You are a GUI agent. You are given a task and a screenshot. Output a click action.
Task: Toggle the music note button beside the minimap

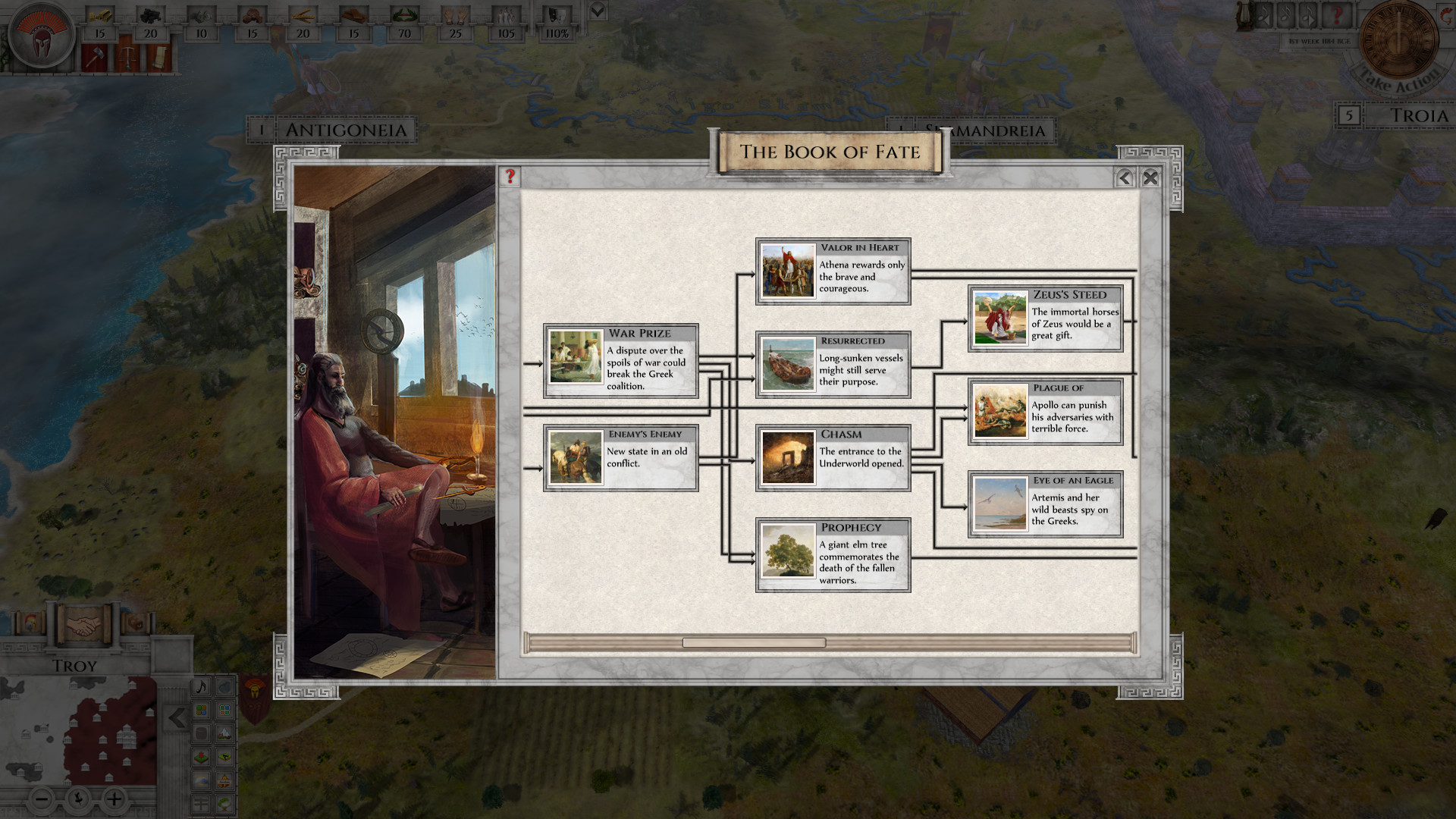[202, 687]
